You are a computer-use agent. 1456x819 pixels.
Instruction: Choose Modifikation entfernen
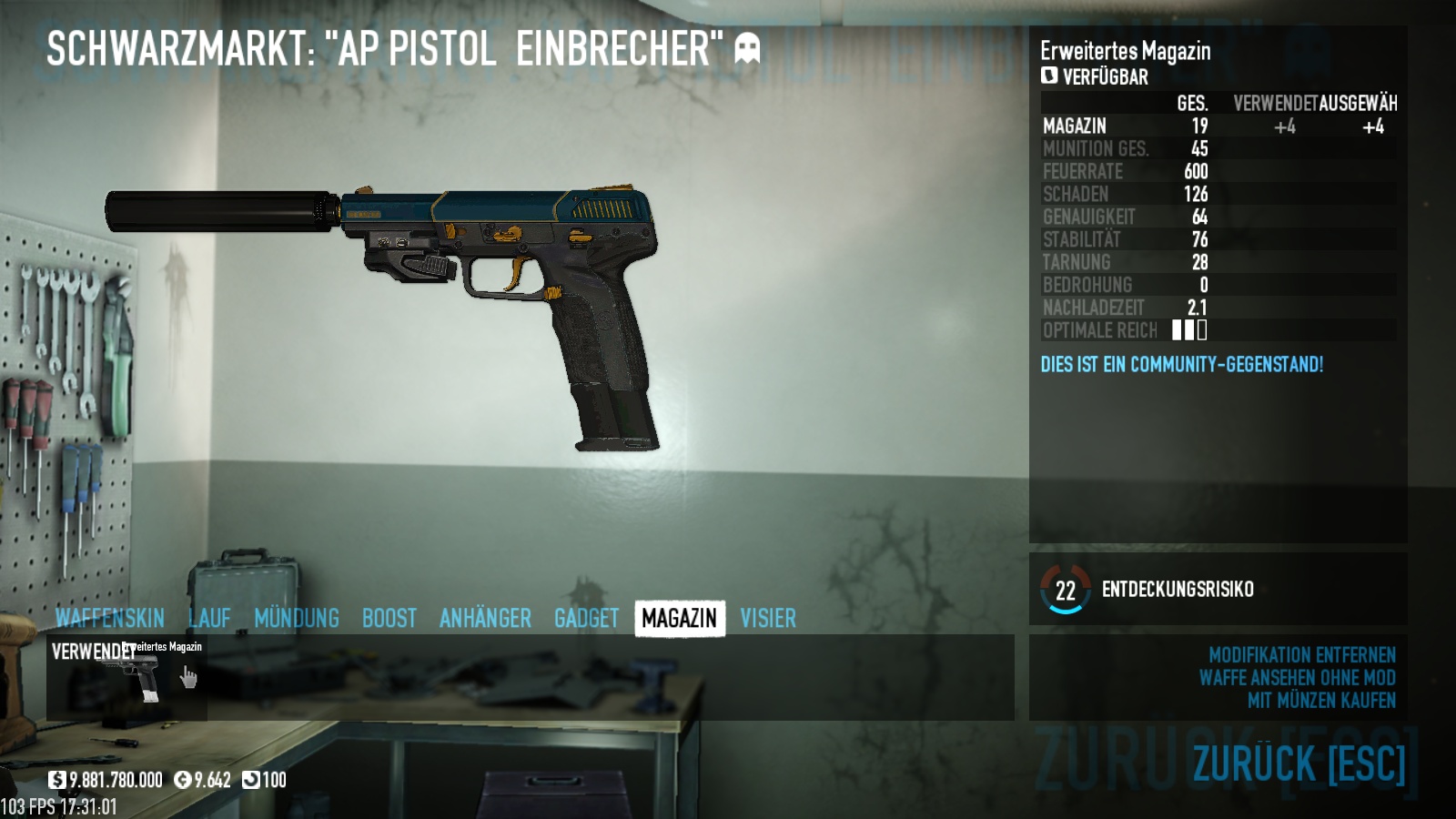pyautogui.click(x=1301, y=655)
